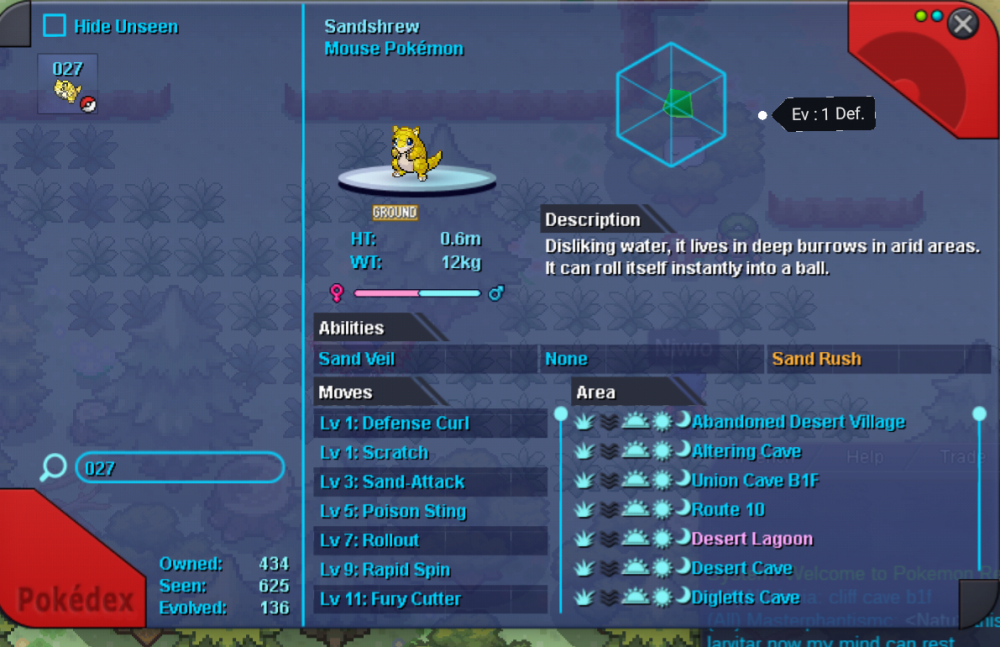Choose the Sand Rush hidden ability

click(x=816, y=359)
